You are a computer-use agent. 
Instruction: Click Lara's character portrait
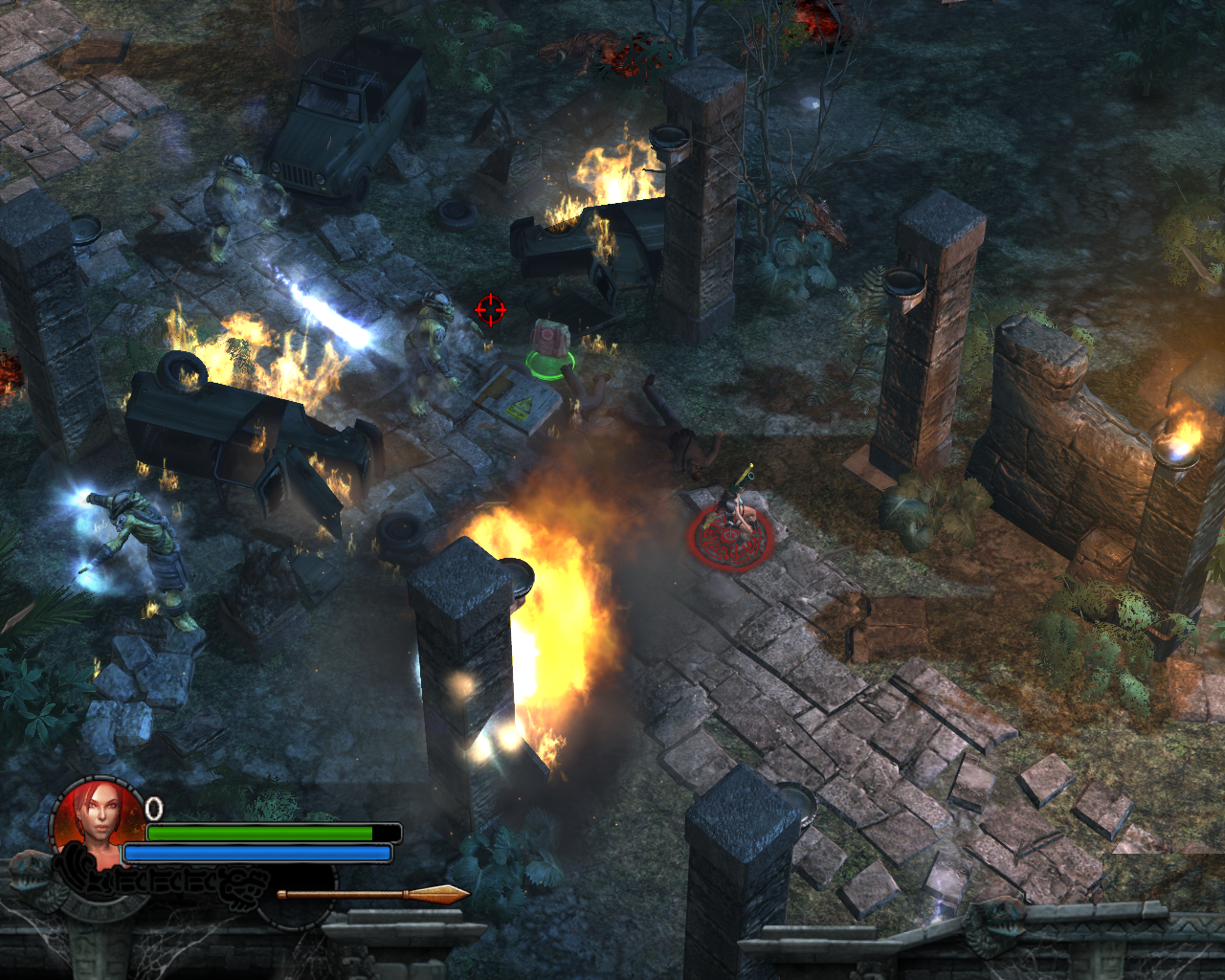click(x=99, y=818)
